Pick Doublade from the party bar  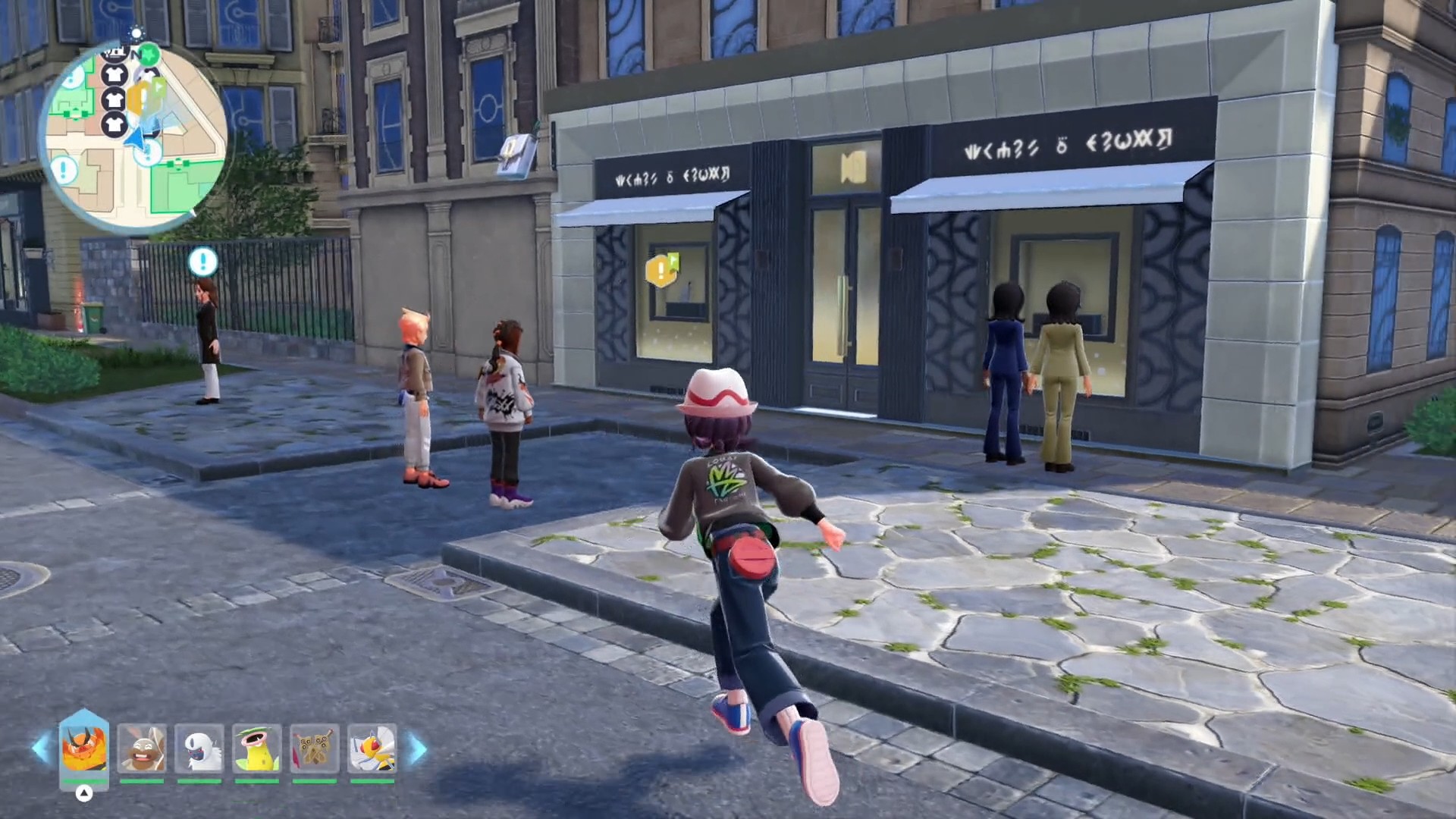coord(315,748)
